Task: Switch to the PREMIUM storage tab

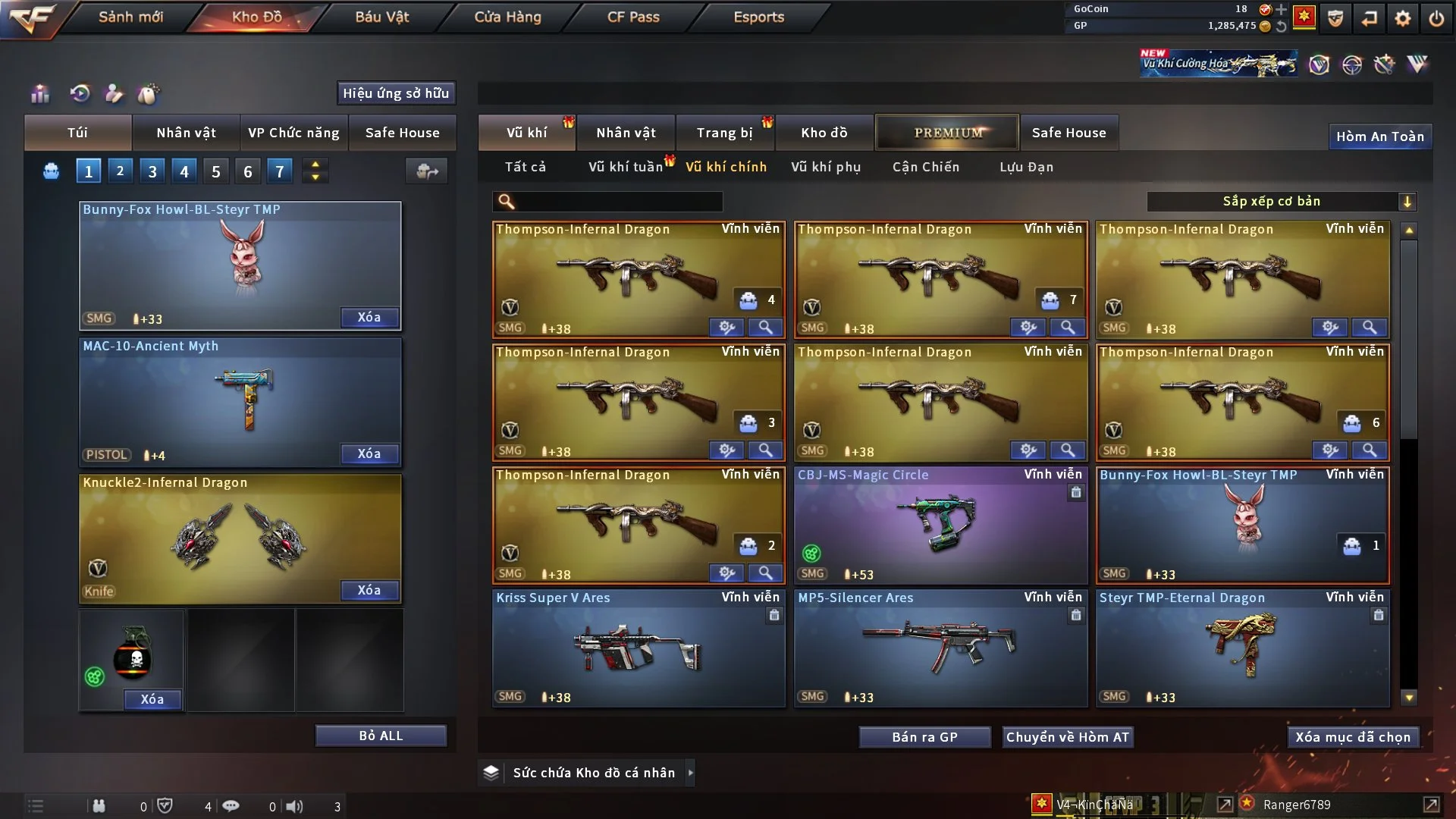Action: click(947, 133)
